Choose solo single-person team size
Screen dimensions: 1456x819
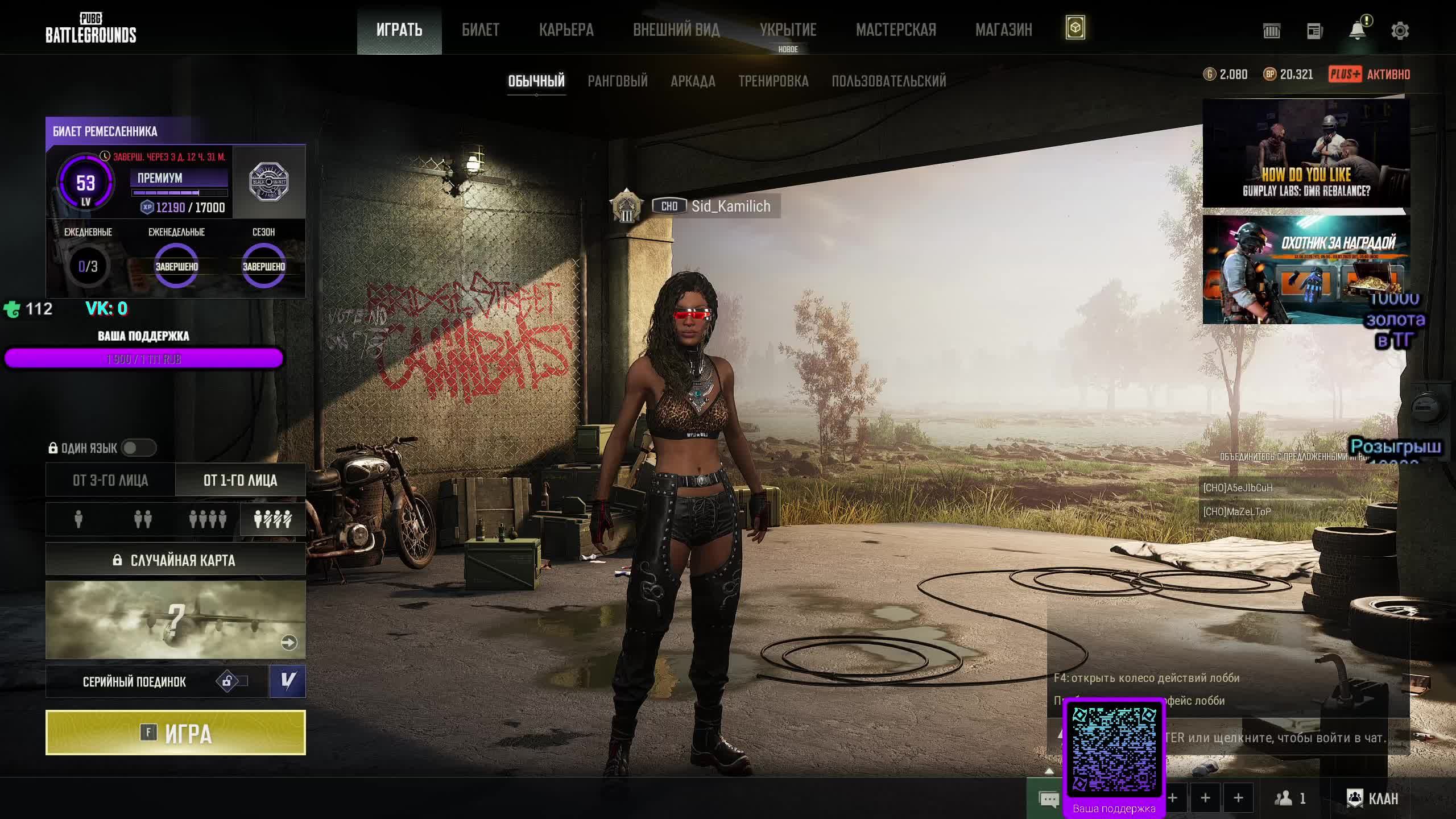point(78,519)
